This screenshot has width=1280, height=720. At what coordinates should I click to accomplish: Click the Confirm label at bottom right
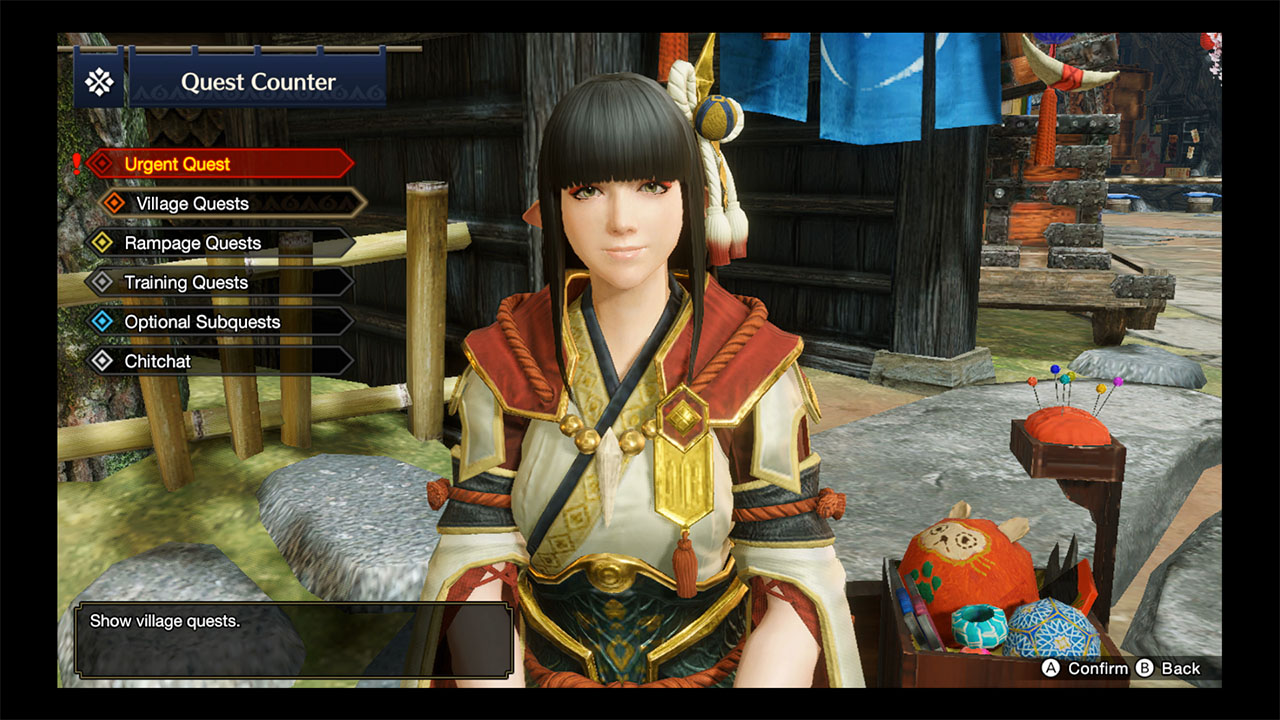[x=1097, y=669]
